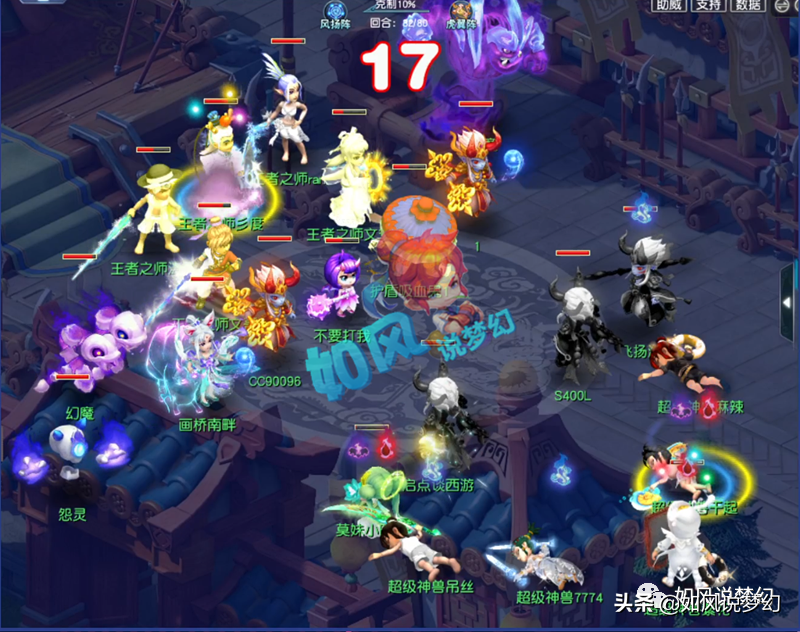The image size is (800, 632).
Task: Select the 风扬阵 formation icon
Action: click(x=334, y=9)
